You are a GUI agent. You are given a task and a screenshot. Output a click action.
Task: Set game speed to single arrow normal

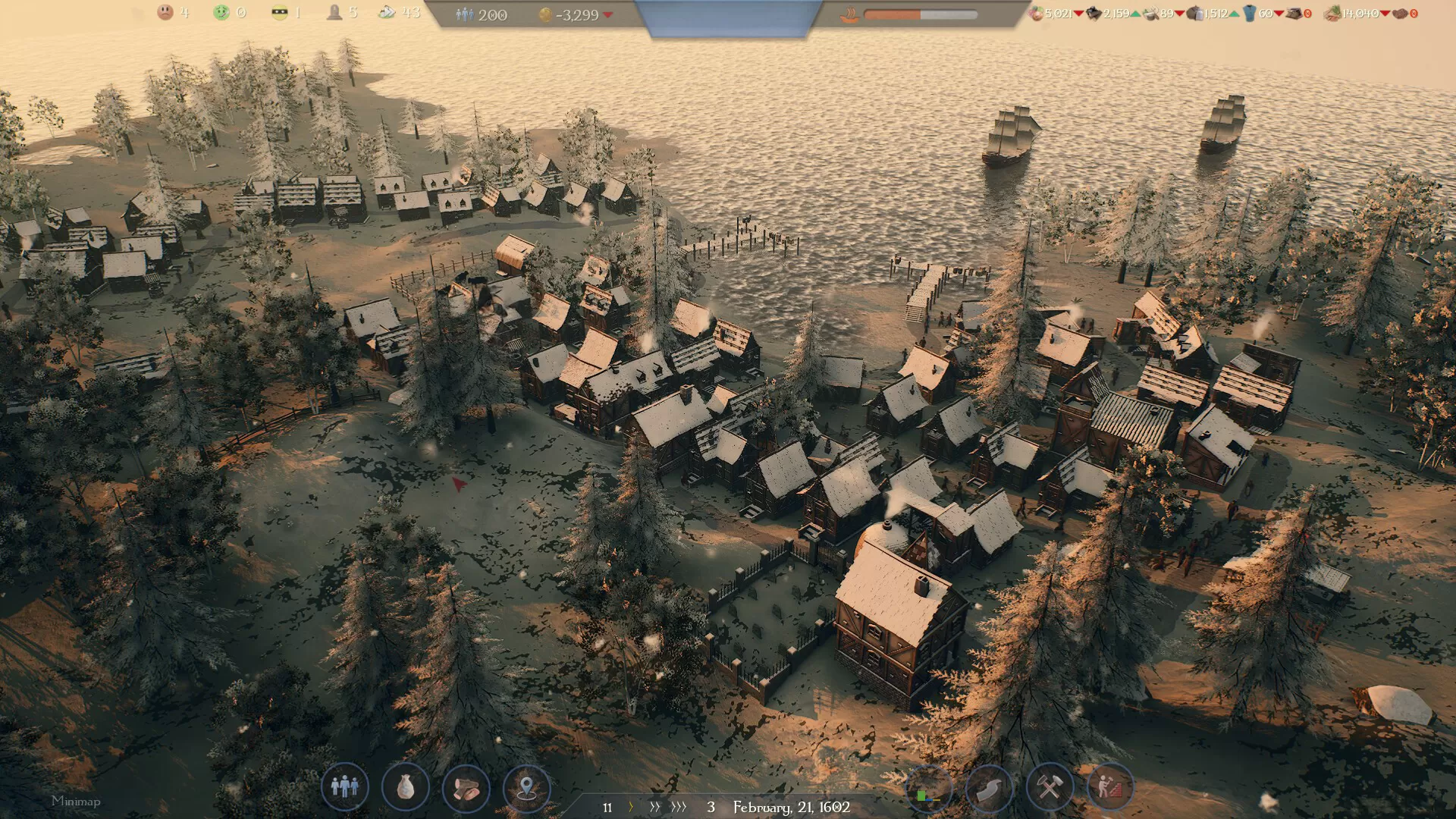(x=631, y=807)
